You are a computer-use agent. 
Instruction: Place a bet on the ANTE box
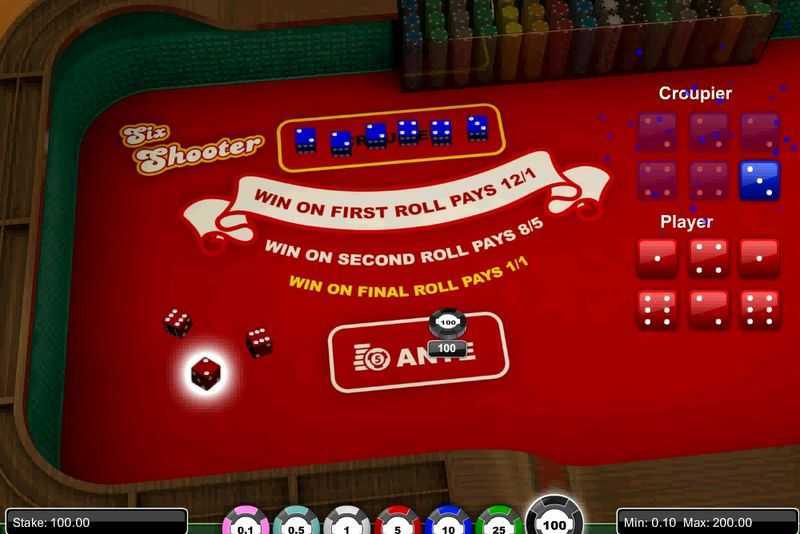(417, 353)
